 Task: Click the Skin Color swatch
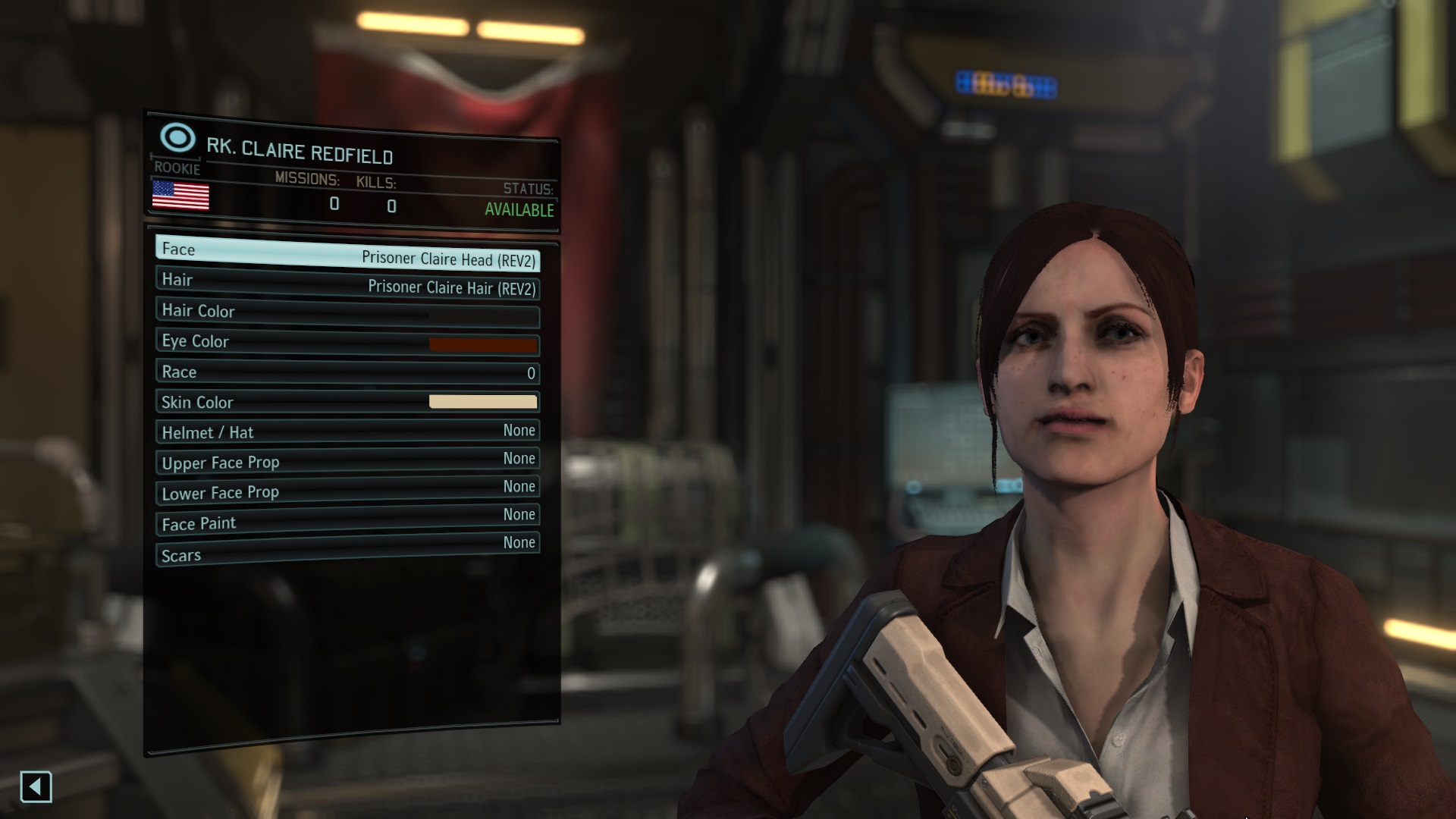(x=483, y=400)
